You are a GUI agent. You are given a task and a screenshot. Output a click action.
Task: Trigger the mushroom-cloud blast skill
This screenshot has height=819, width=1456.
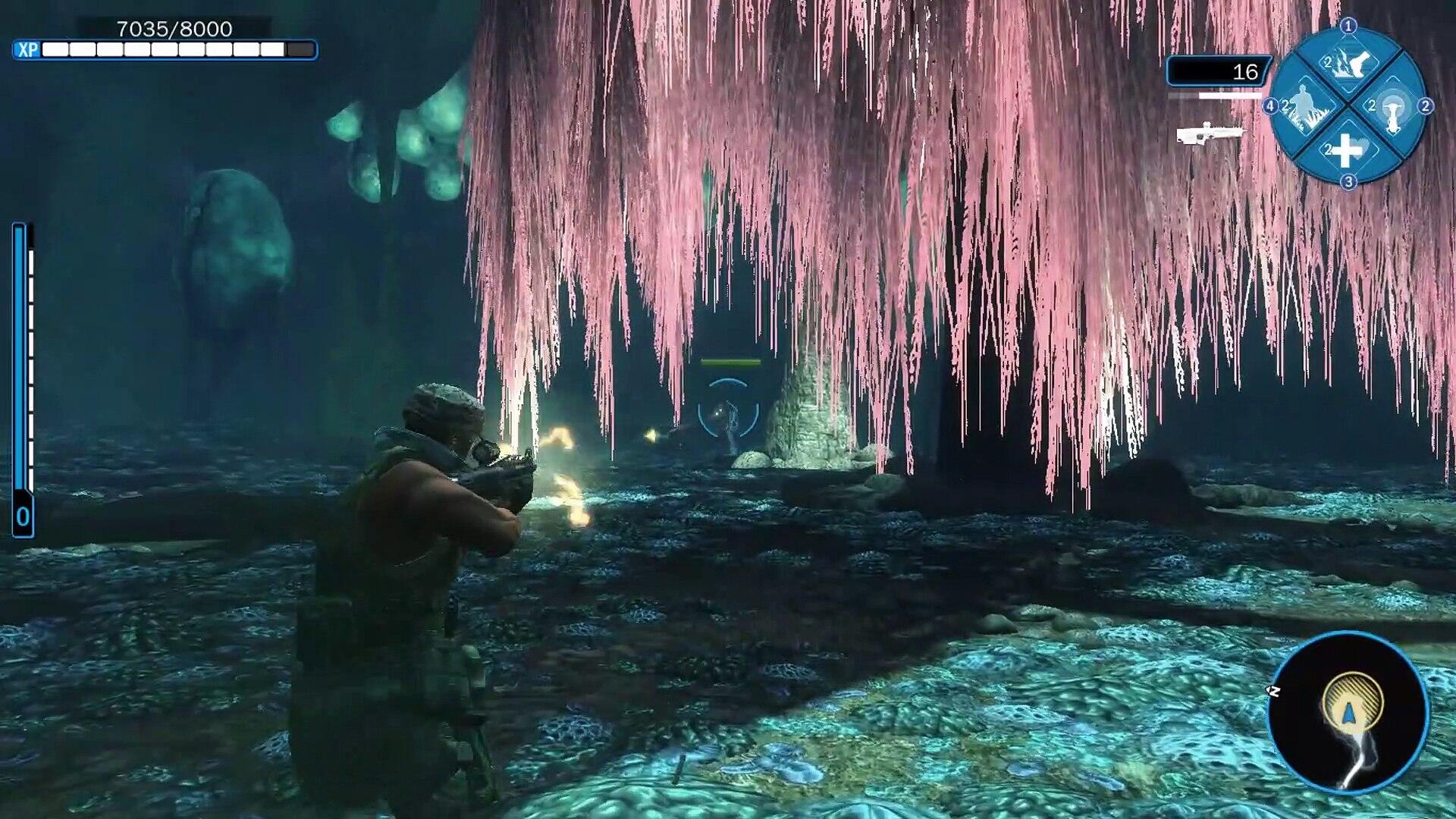[x=1392, y=108]
